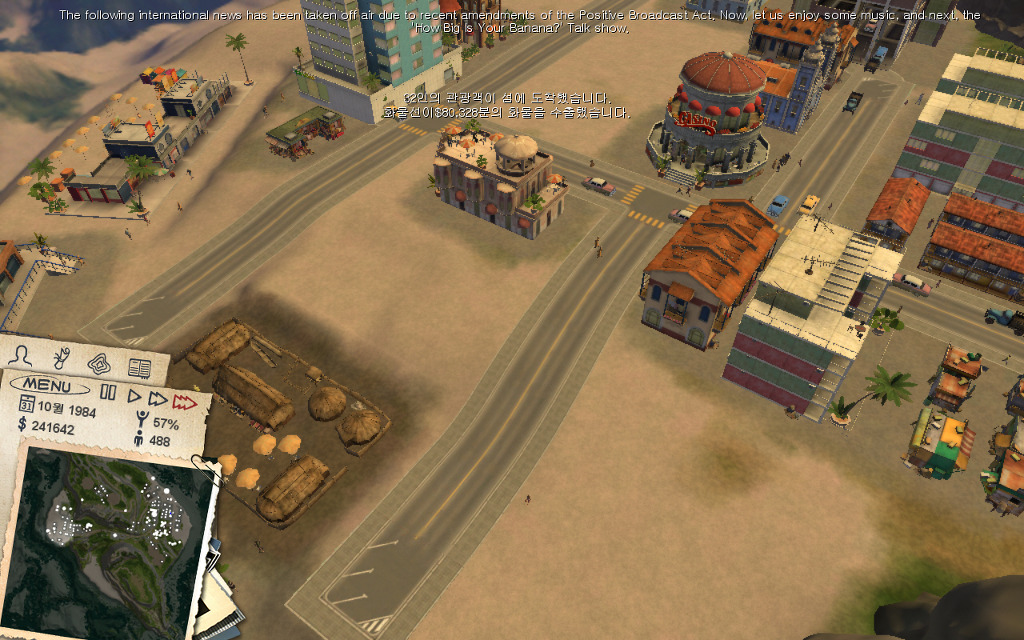Screen dimensions: 1024x640
Task: Open the person silhouette avatar tab
Action: point(19,355)
